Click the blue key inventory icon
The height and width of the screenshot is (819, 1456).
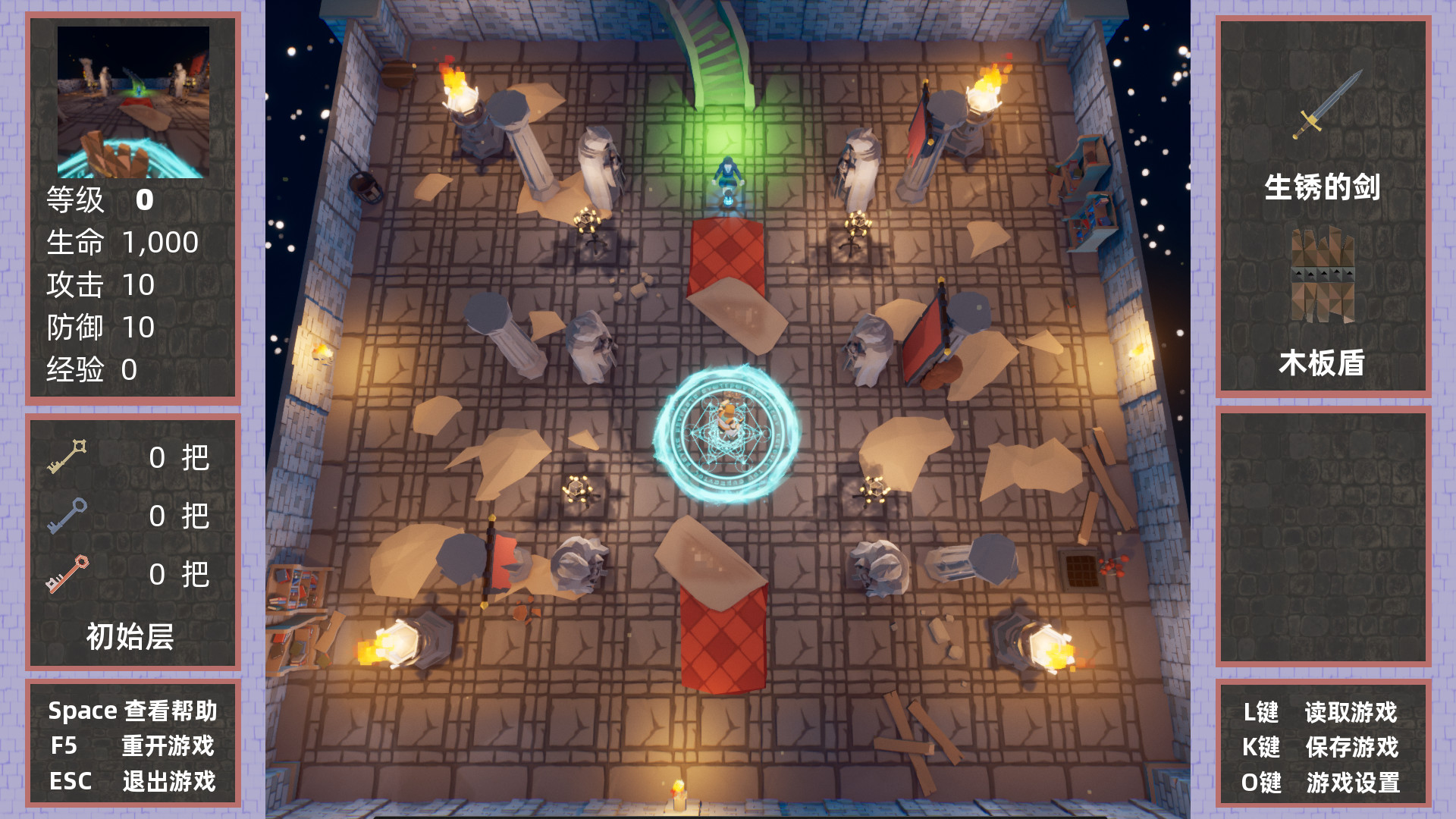68,517
